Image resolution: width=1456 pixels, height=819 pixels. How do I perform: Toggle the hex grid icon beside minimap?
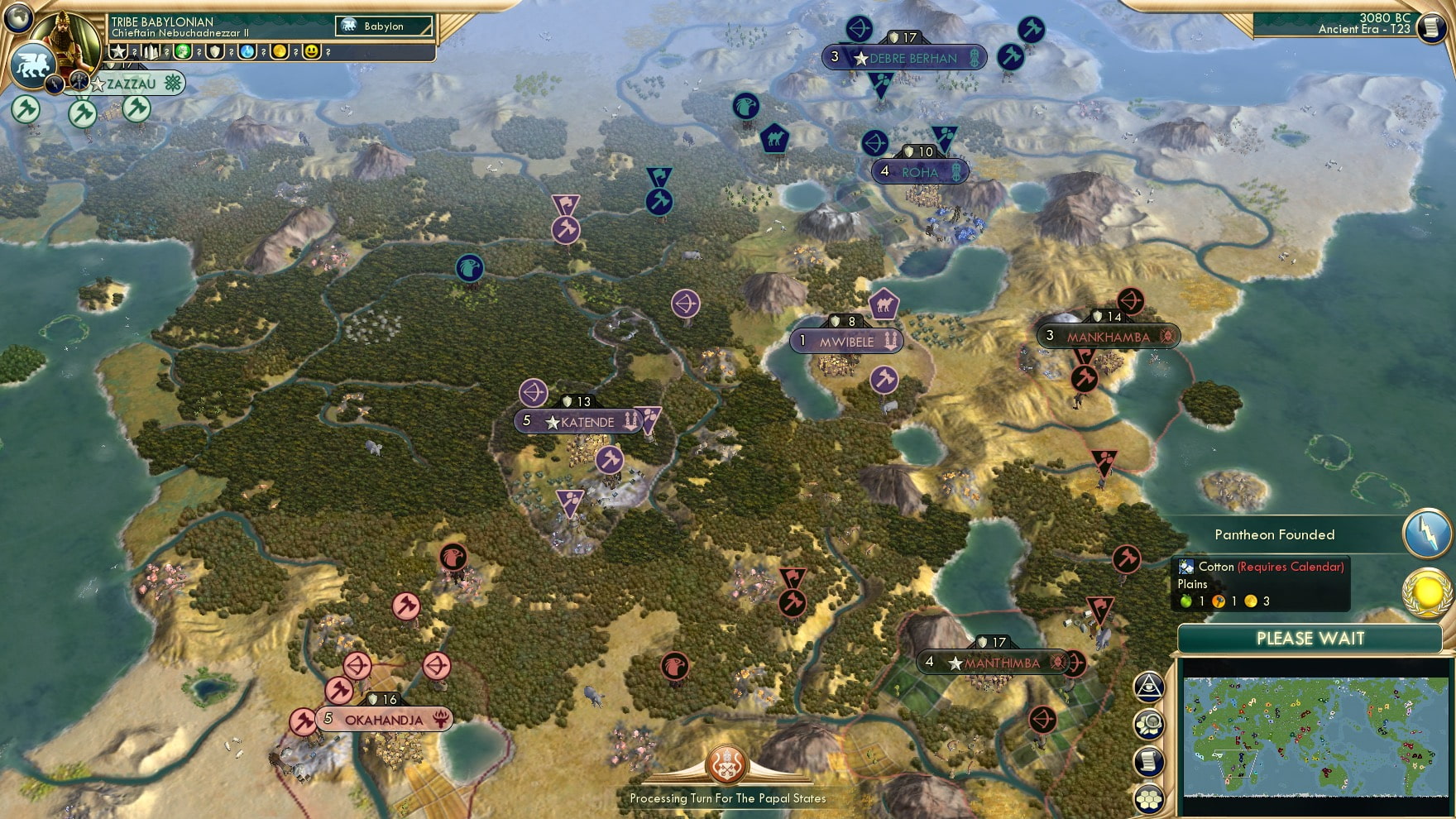tap(1149, 799)
